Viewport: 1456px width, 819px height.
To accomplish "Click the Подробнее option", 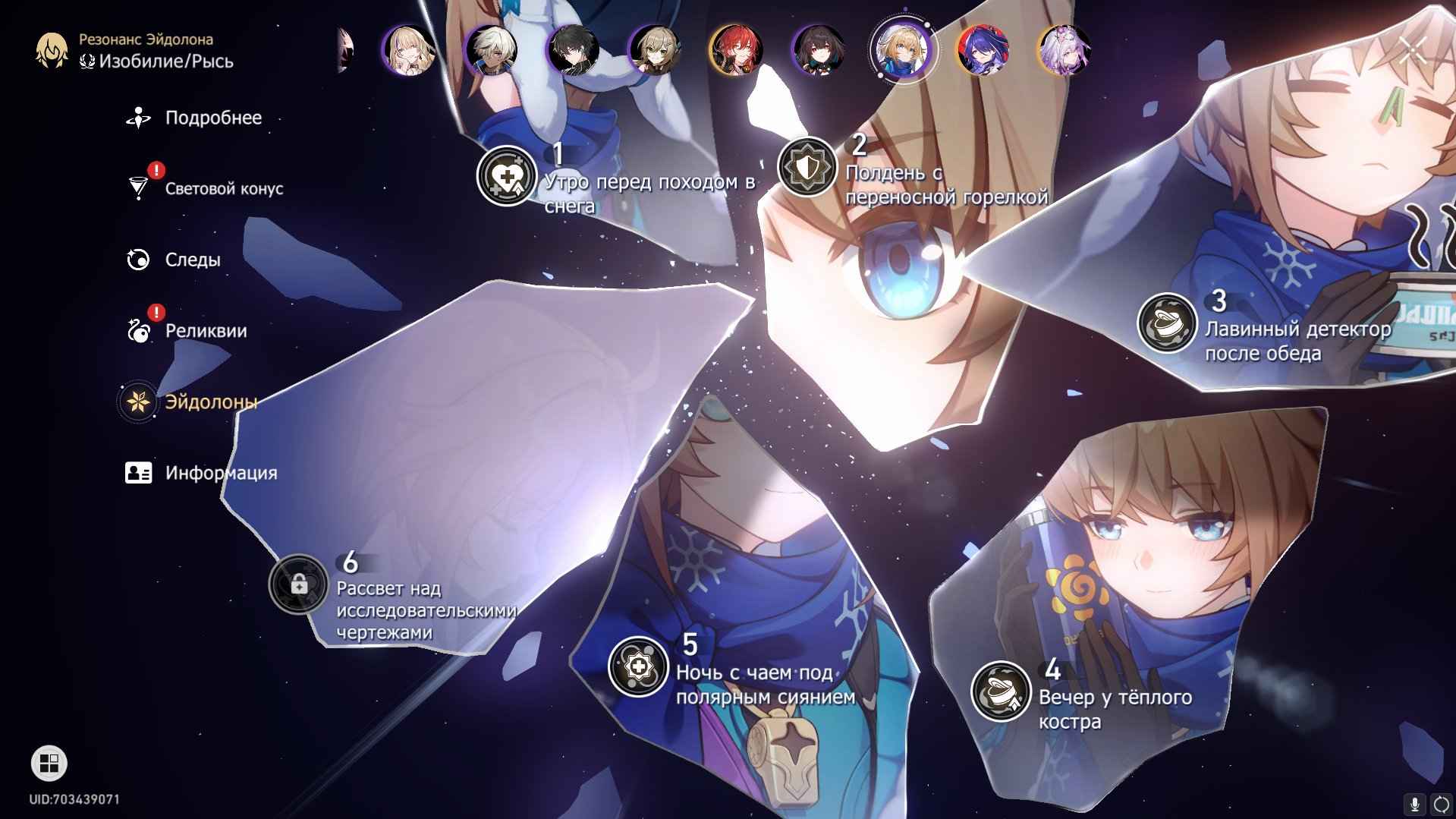I will pos(212,118).
